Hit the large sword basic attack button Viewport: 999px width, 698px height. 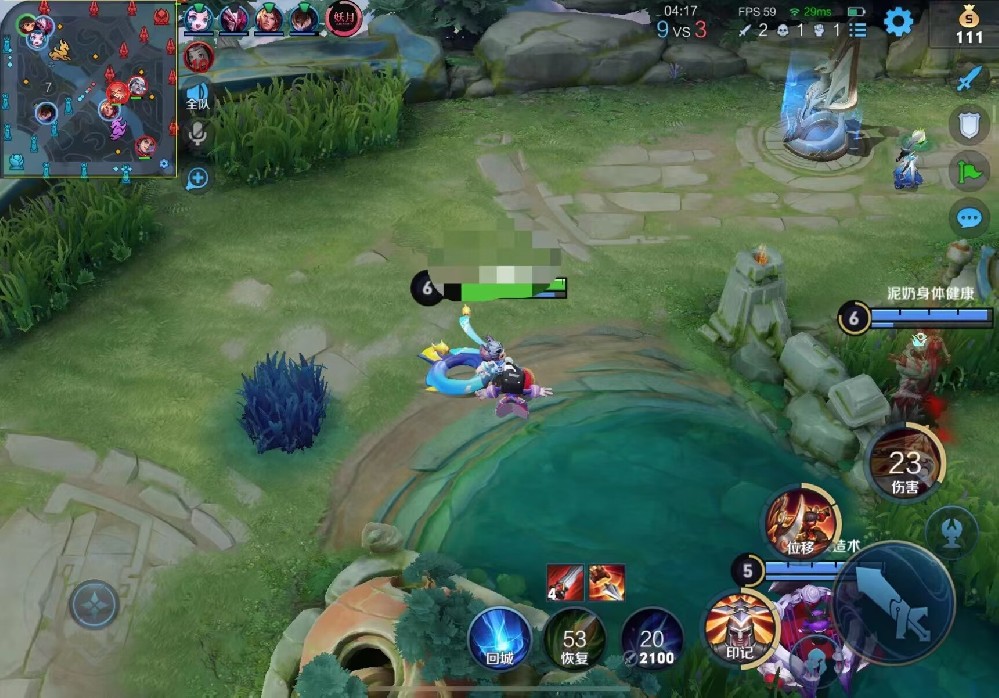891,602
